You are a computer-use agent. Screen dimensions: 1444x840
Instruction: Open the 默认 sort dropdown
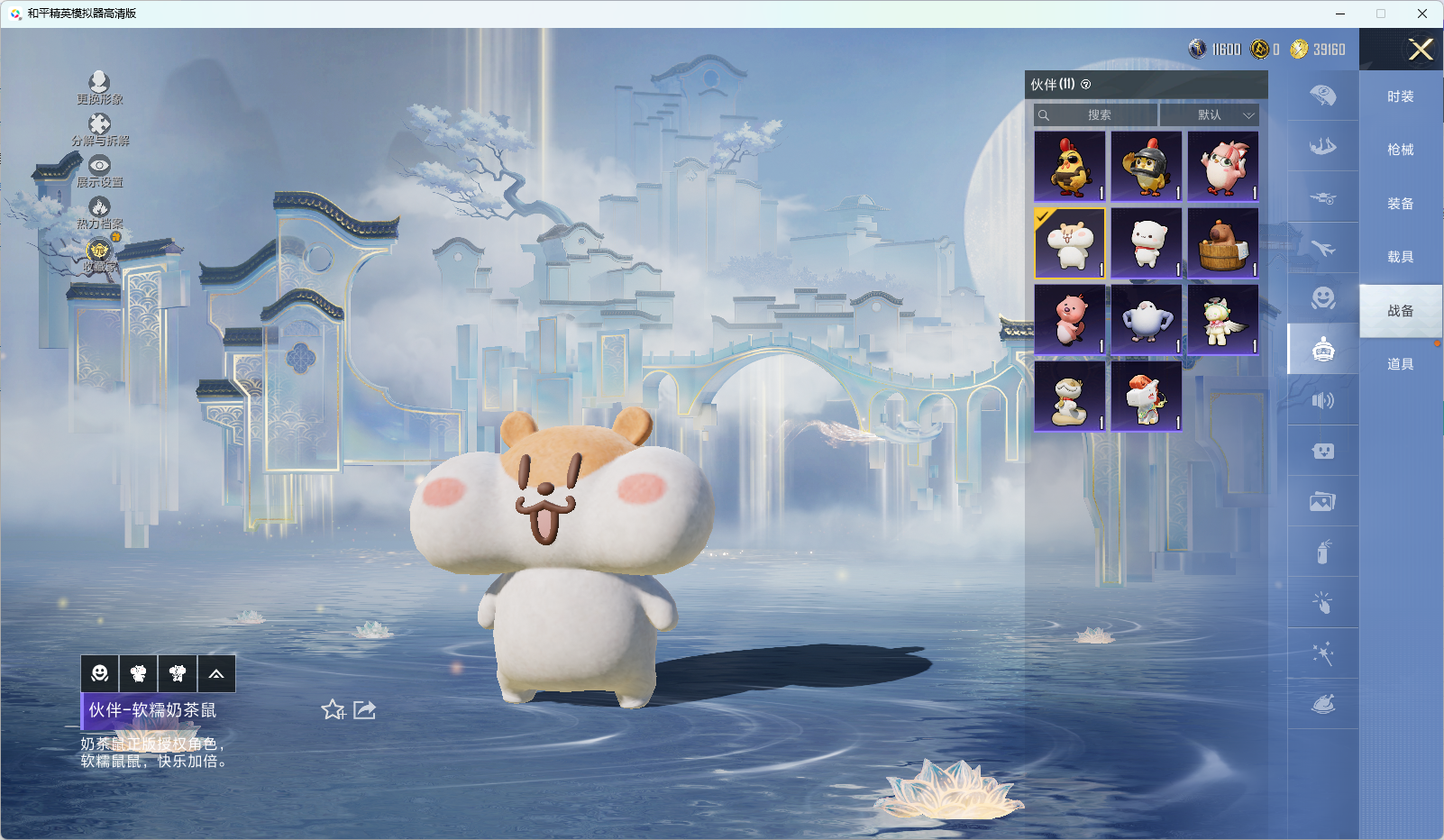click(x=1209, y=115)
